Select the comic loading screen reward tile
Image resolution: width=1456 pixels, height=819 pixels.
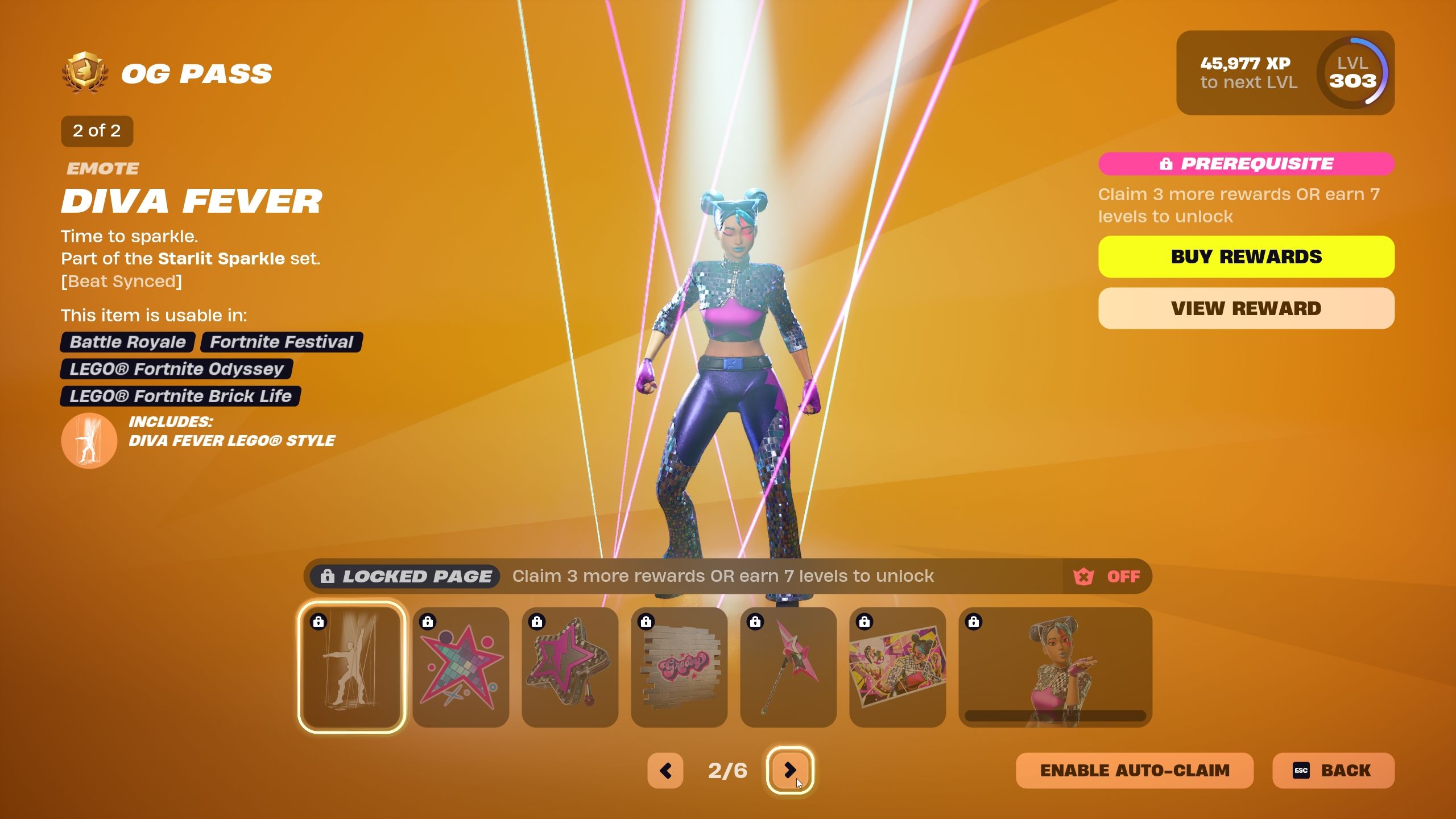tap(897, 667)
